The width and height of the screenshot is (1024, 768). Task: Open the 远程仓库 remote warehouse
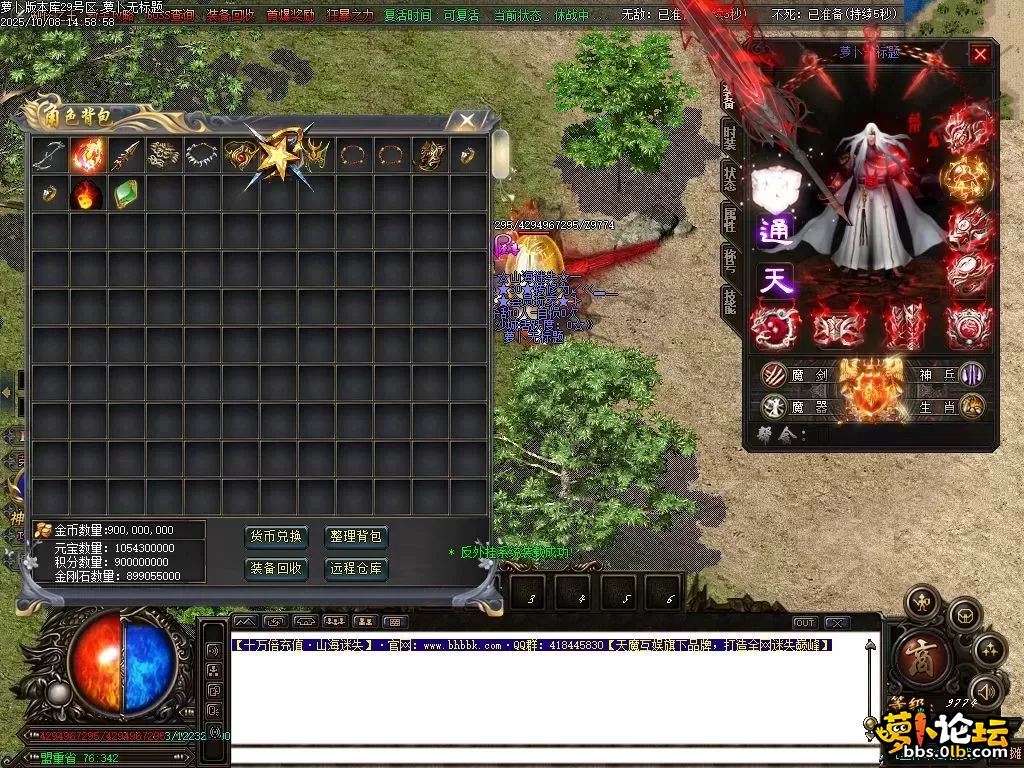(x=356, y=569)
